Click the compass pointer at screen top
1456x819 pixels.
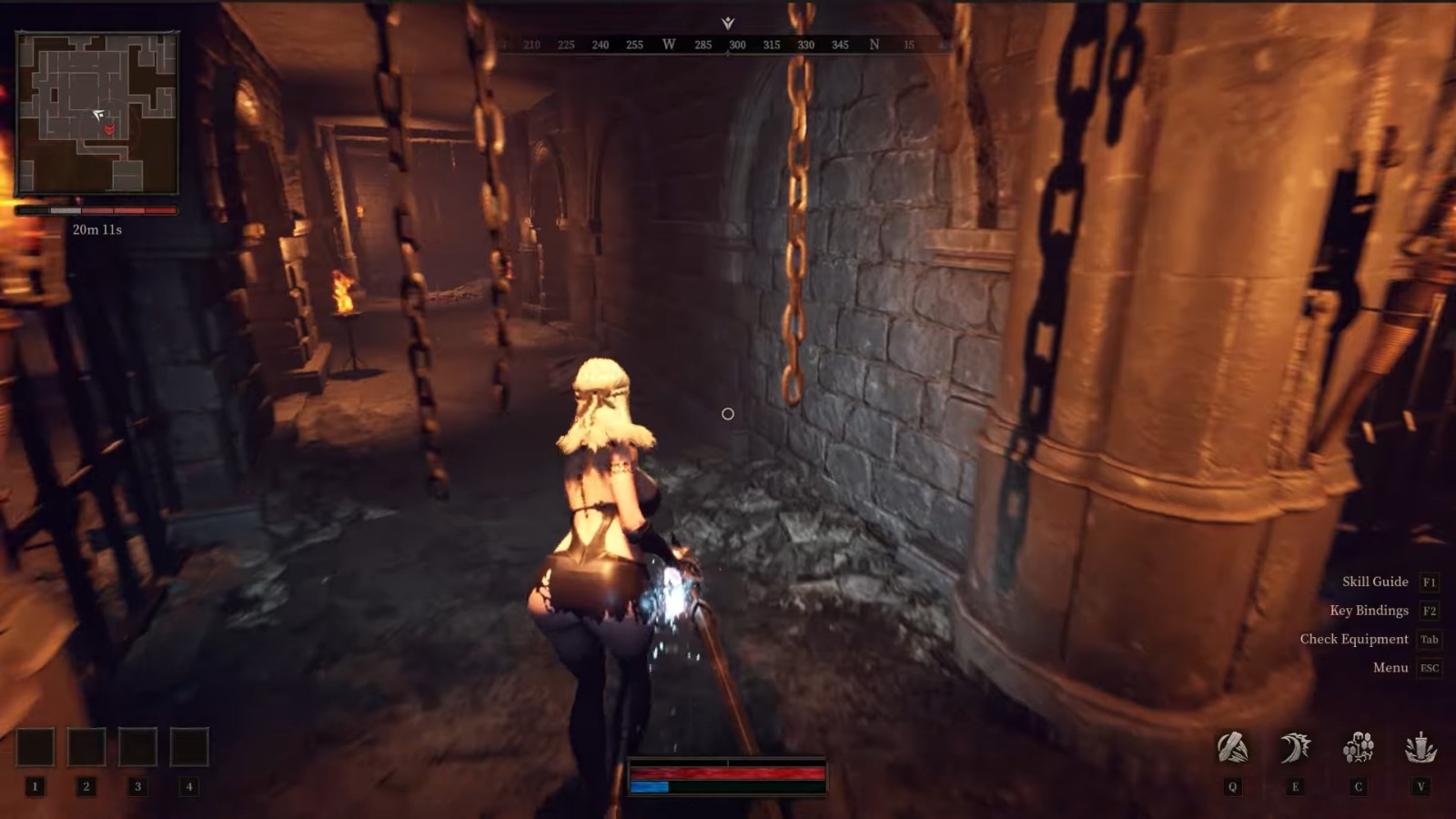pos(725,21)
